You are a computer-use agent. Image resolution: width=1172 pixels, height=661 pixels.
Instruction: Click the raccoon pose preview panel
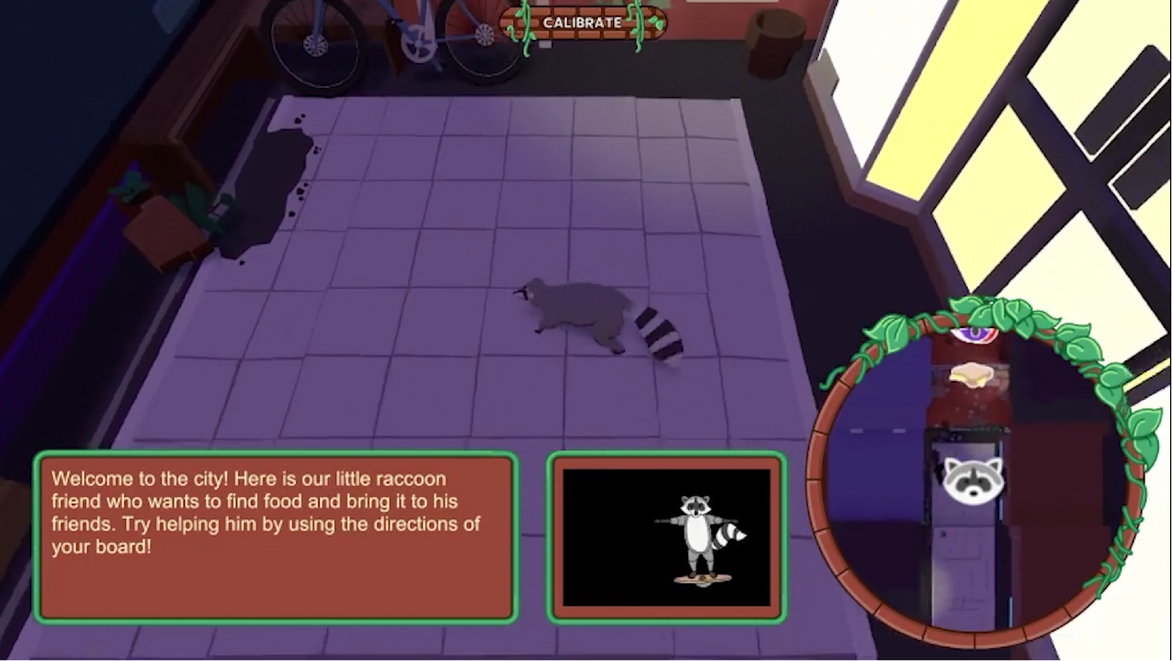click(667, 537)
